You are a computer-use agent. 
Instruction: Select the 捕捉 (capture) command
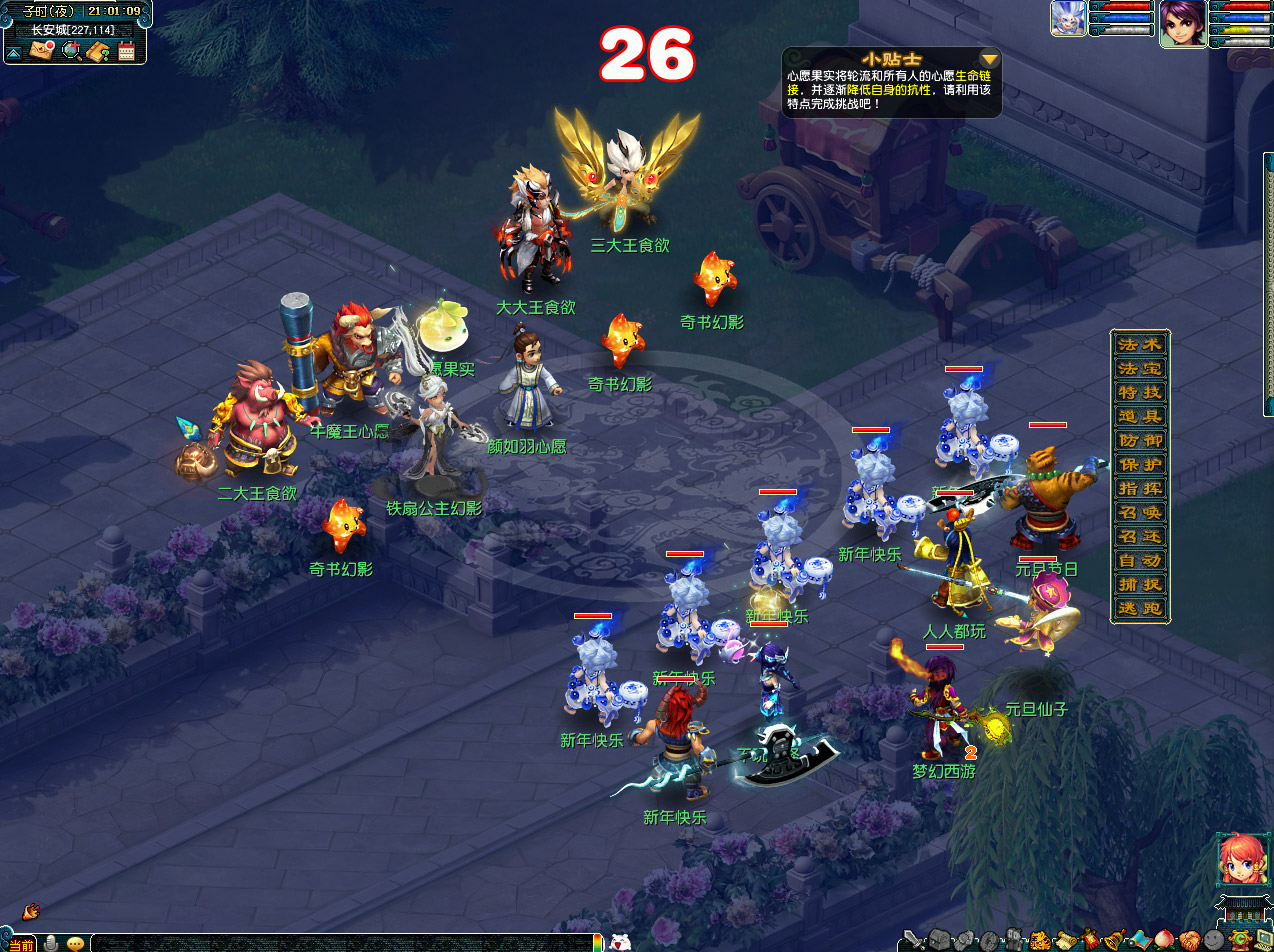pyautogui.click(x=1140, y=585)
